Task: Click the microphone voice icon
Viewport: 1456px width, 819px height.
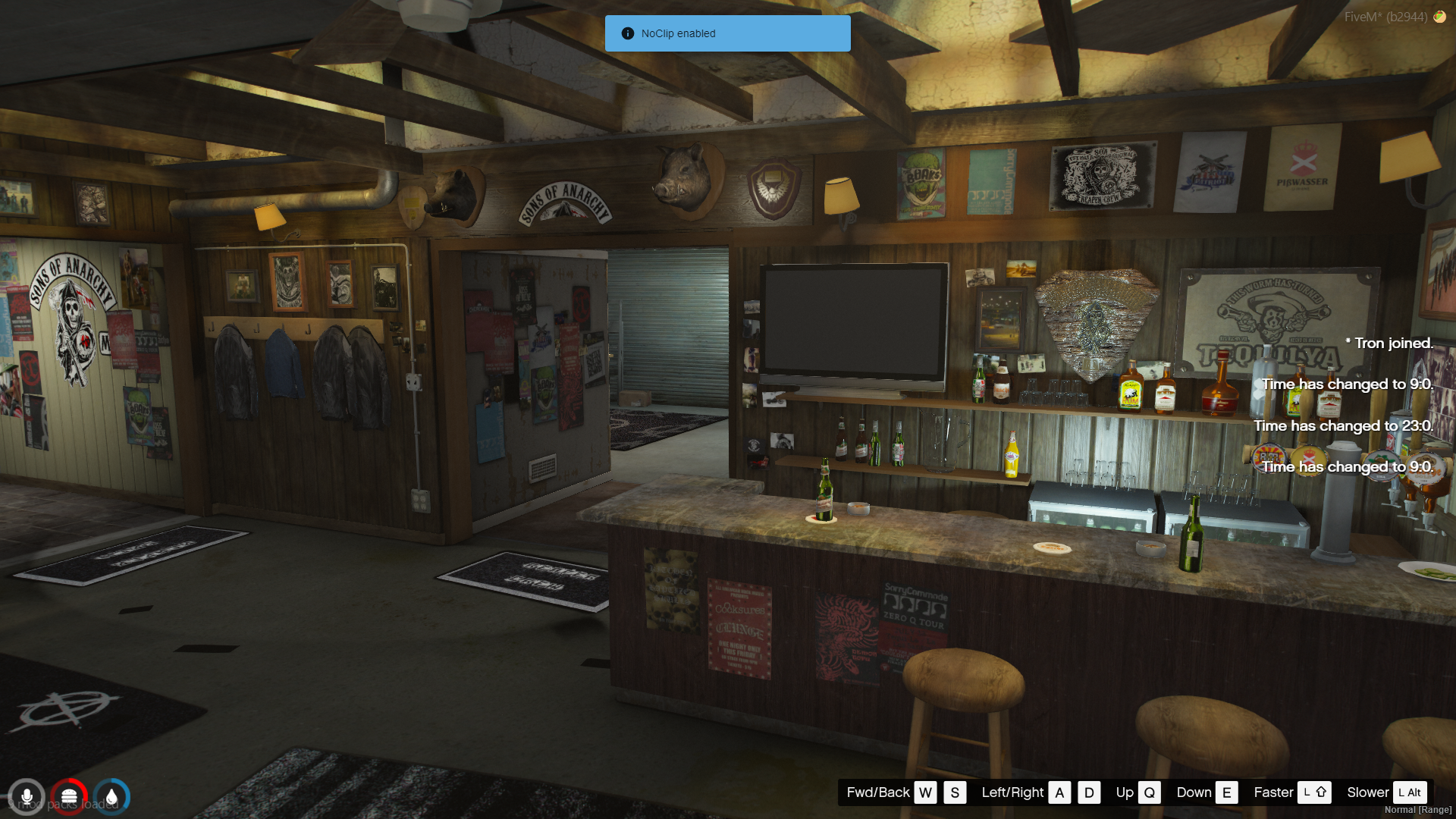Action: 27,797
